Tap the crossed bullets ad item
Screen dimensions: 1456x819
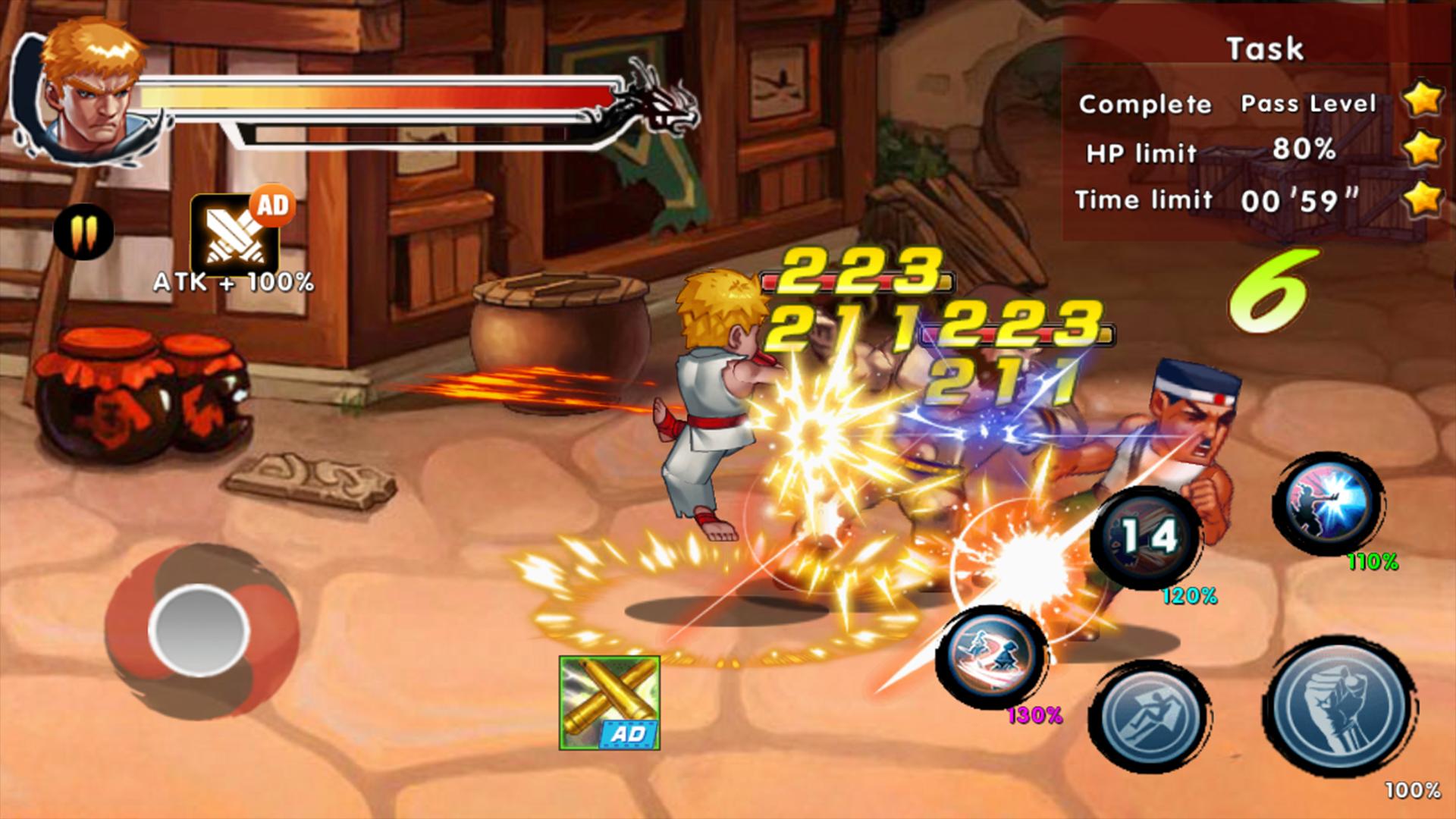(610, 703)
